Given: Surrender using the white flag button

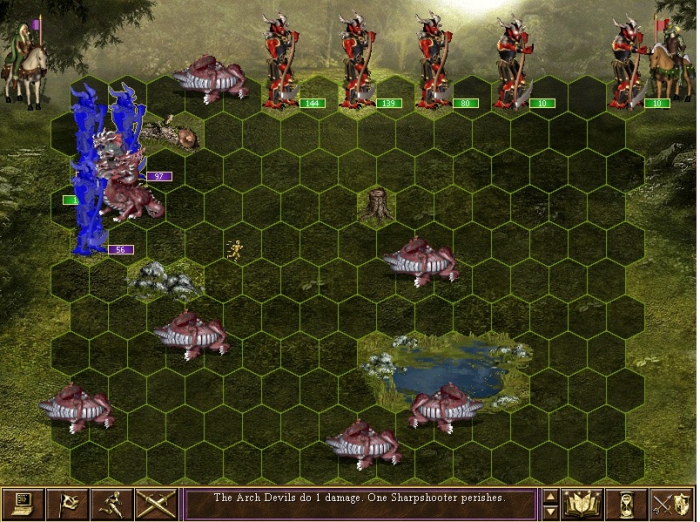Looking at the screenshot, I should [x=67, y=503].
